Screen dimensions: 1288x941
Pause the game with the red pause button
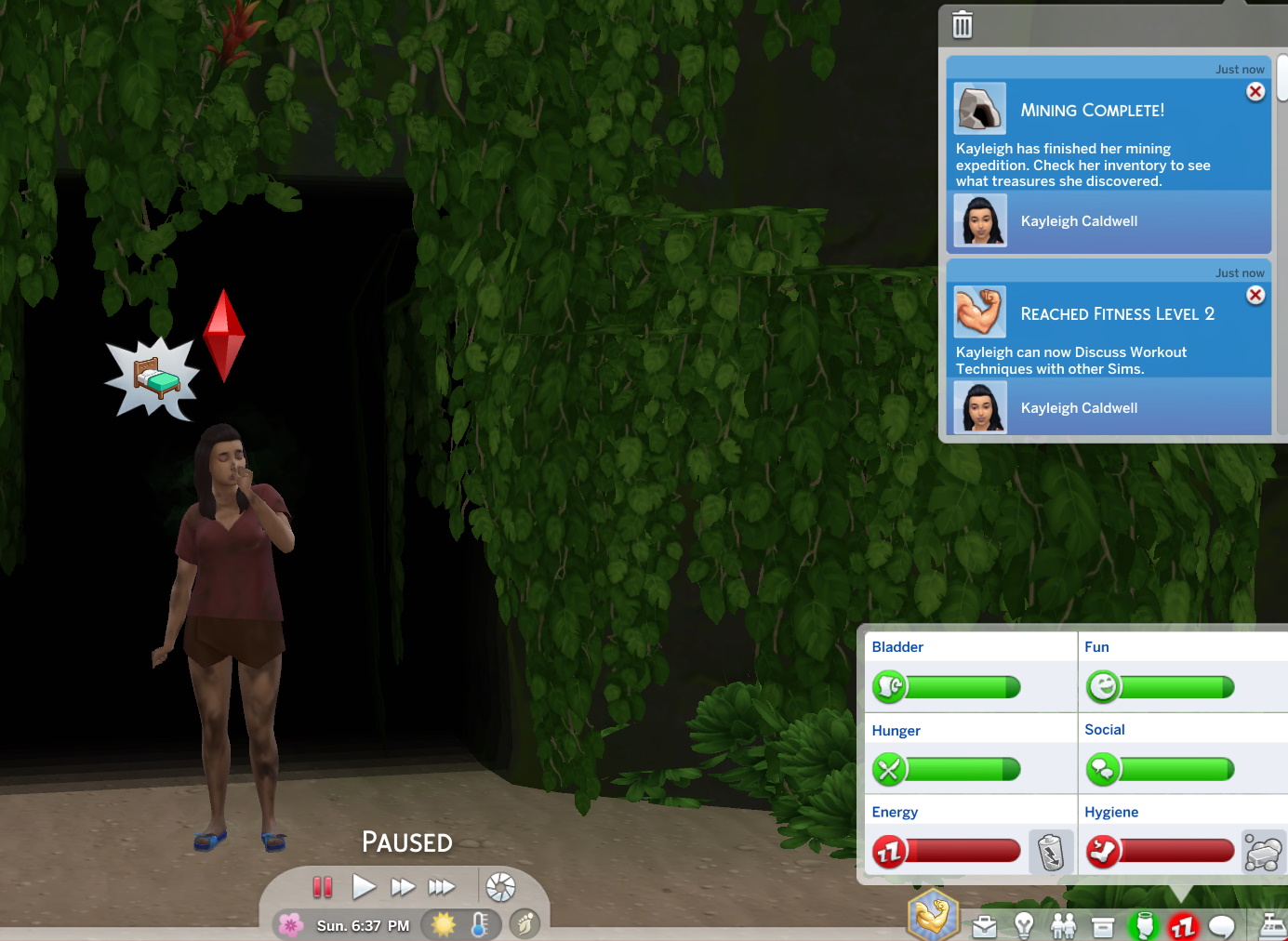click(323, 887)
